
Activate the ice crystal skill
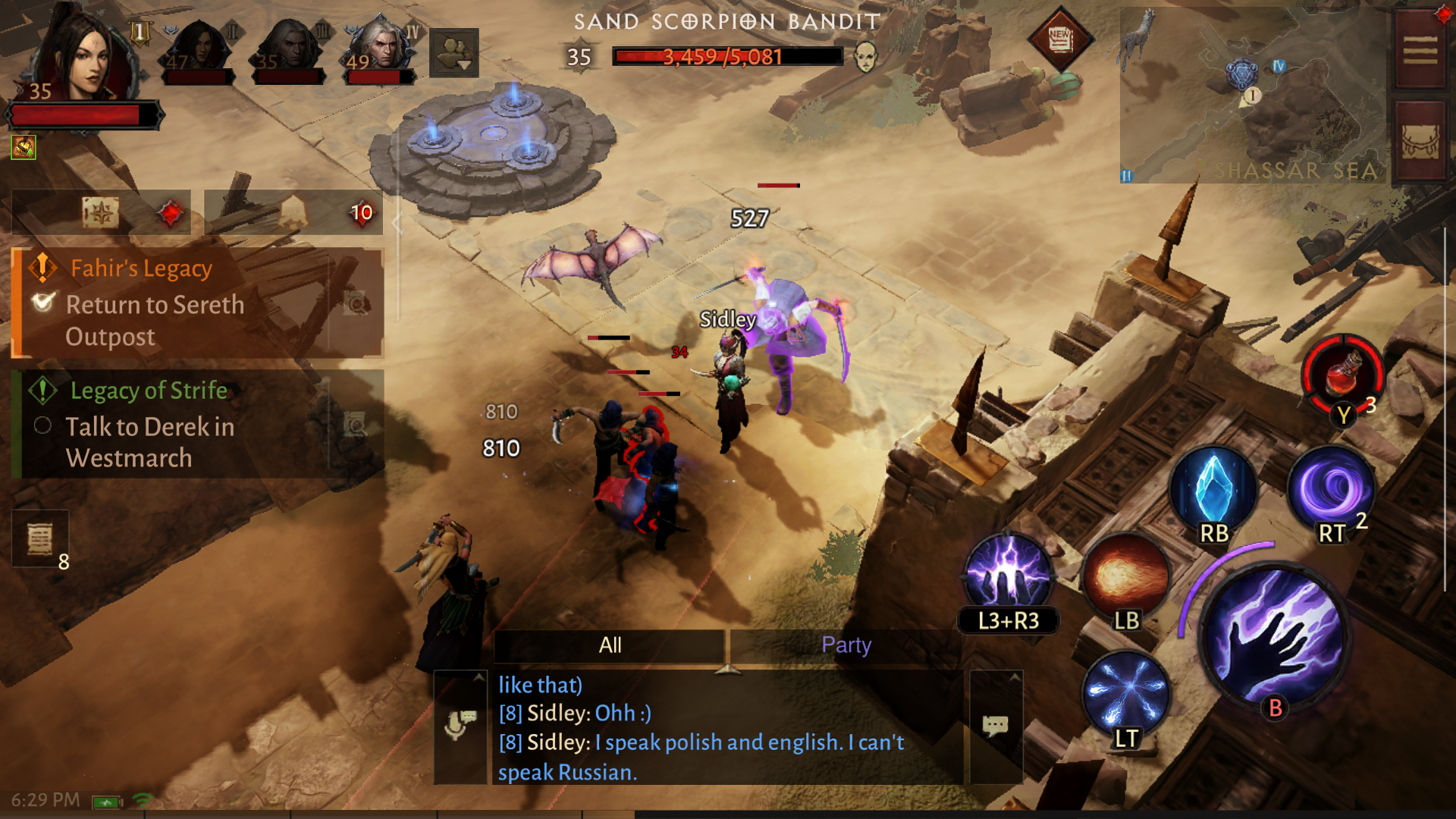coord(1213,489)
